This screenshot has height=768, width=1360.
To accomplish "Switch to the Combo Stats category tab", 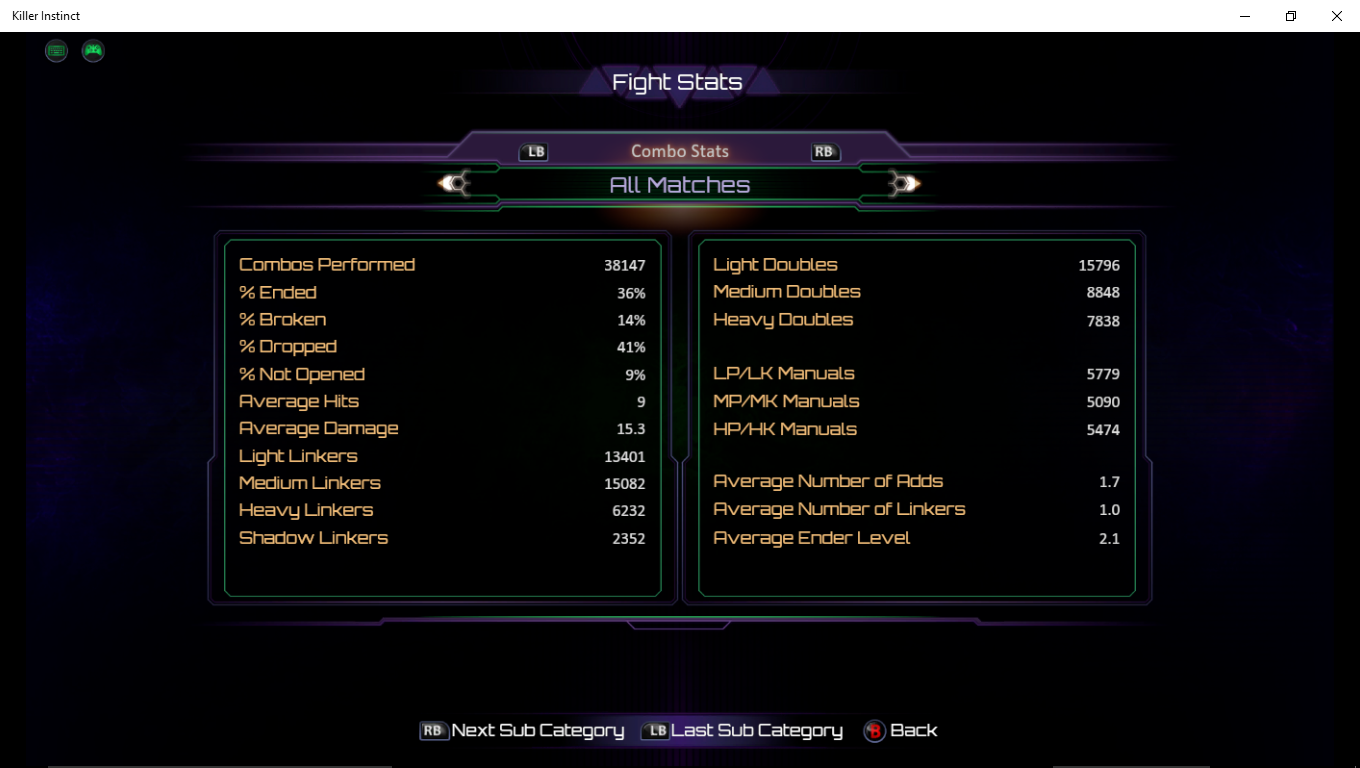I will [679, 151].
